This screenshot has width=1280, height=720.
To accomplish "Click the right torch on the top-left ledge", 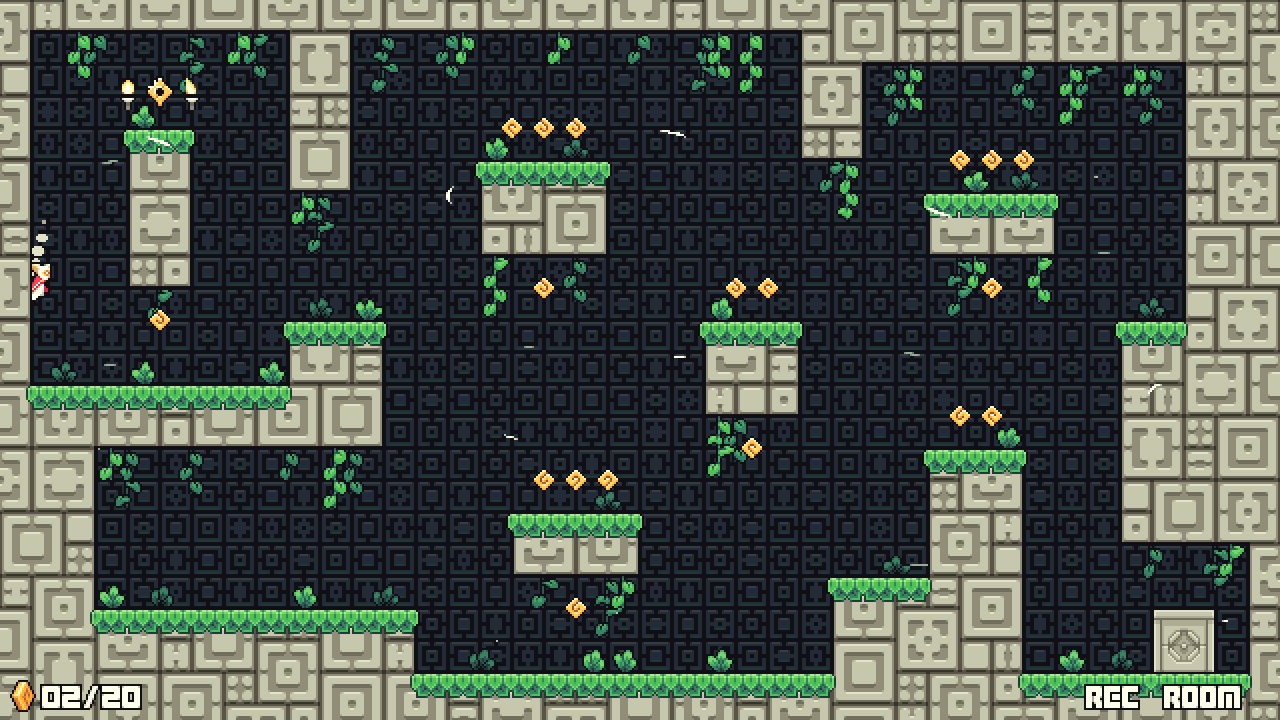I will pyautogui.click(x=190, y=88).
